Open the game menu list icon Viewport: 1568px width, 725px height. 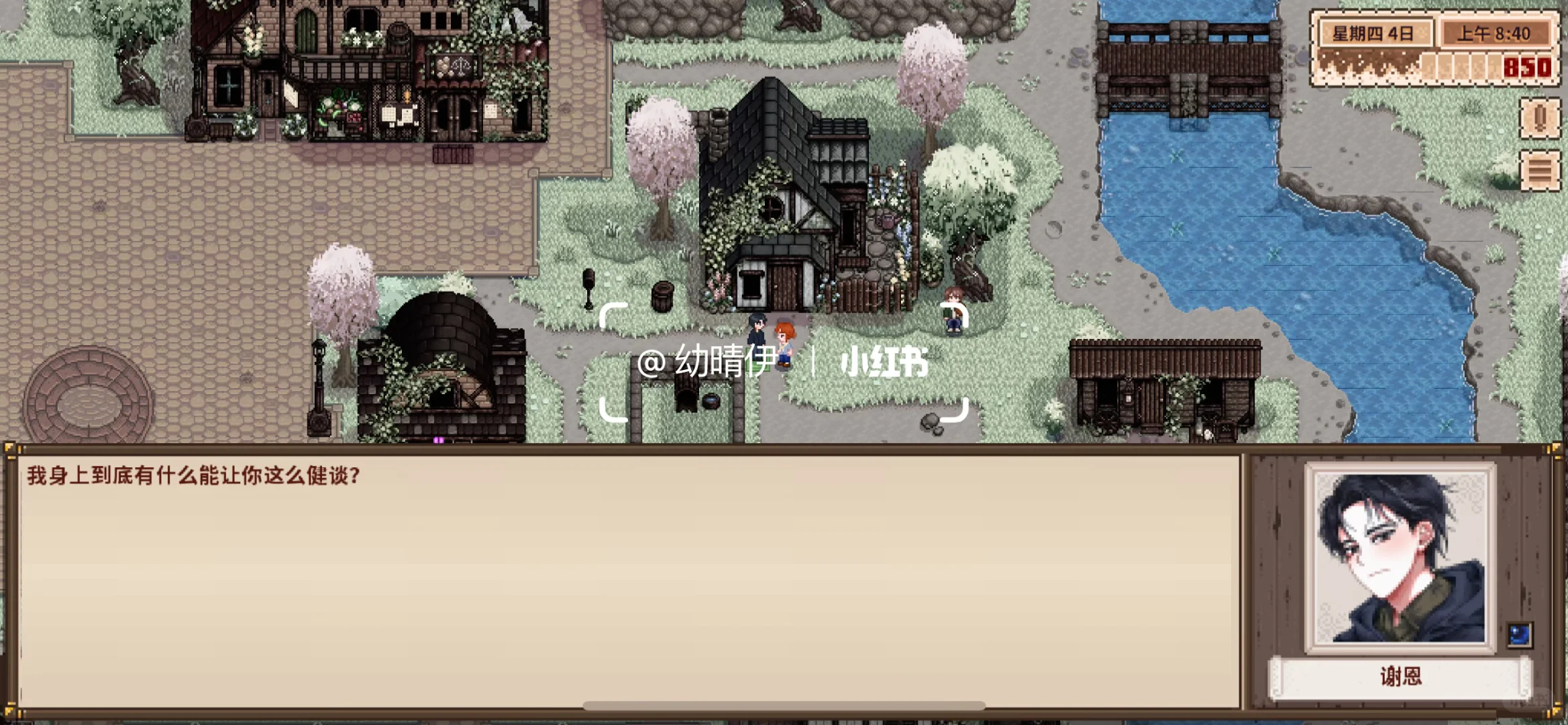(1540, 170)
